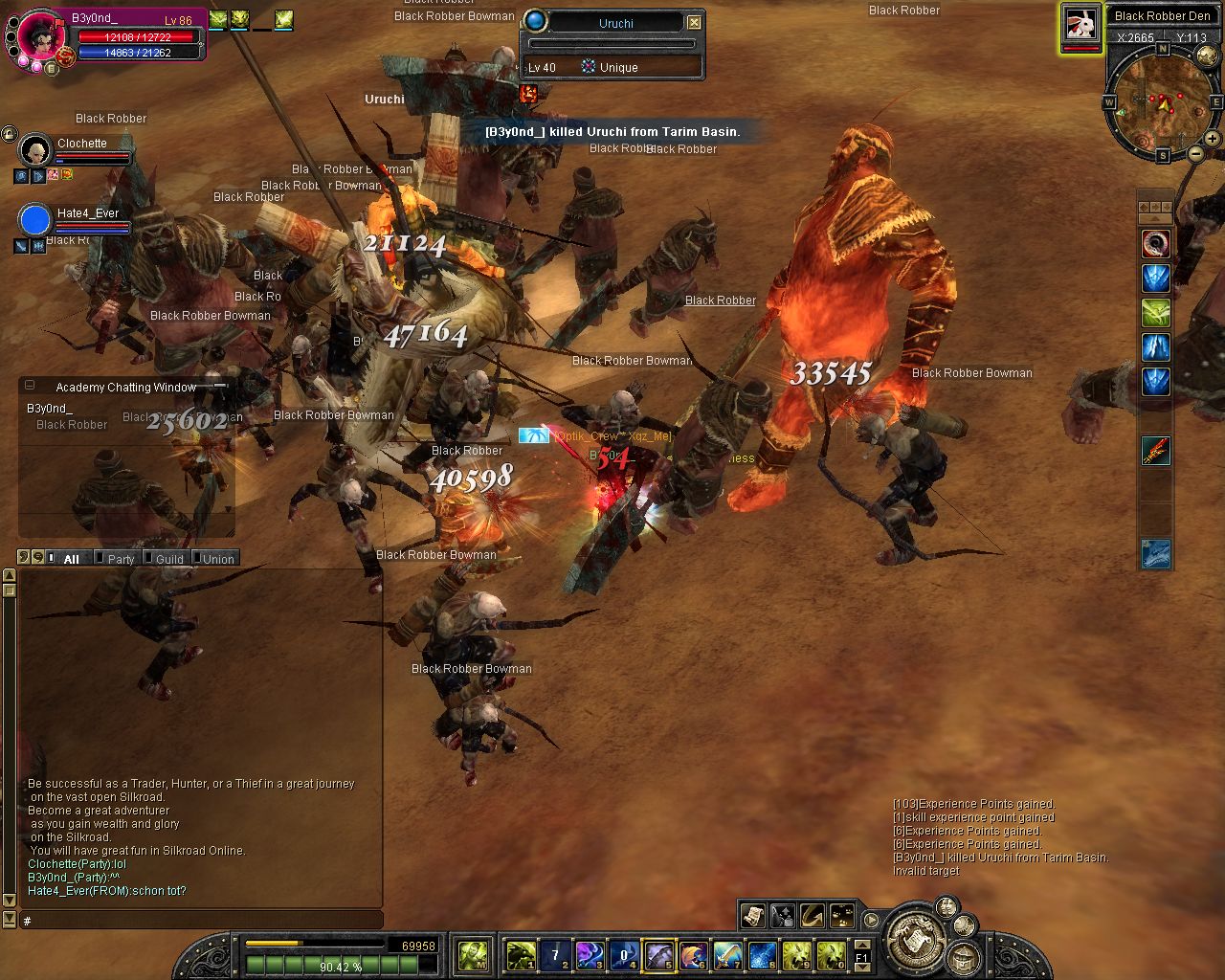This screenshot has width=1225, height=980.
Task: Click B3y0nd_ character portrait
Action: tap(42, 36)
